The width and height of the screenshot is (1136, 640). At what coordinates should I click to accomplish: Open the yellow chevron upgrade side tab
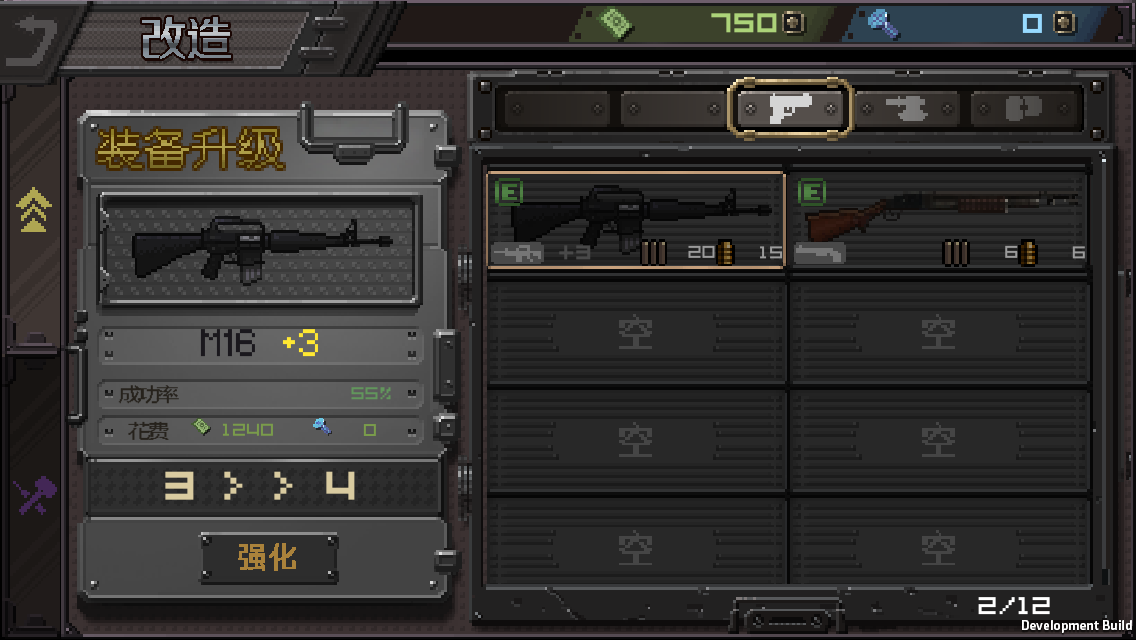click(x=34, y=210)
